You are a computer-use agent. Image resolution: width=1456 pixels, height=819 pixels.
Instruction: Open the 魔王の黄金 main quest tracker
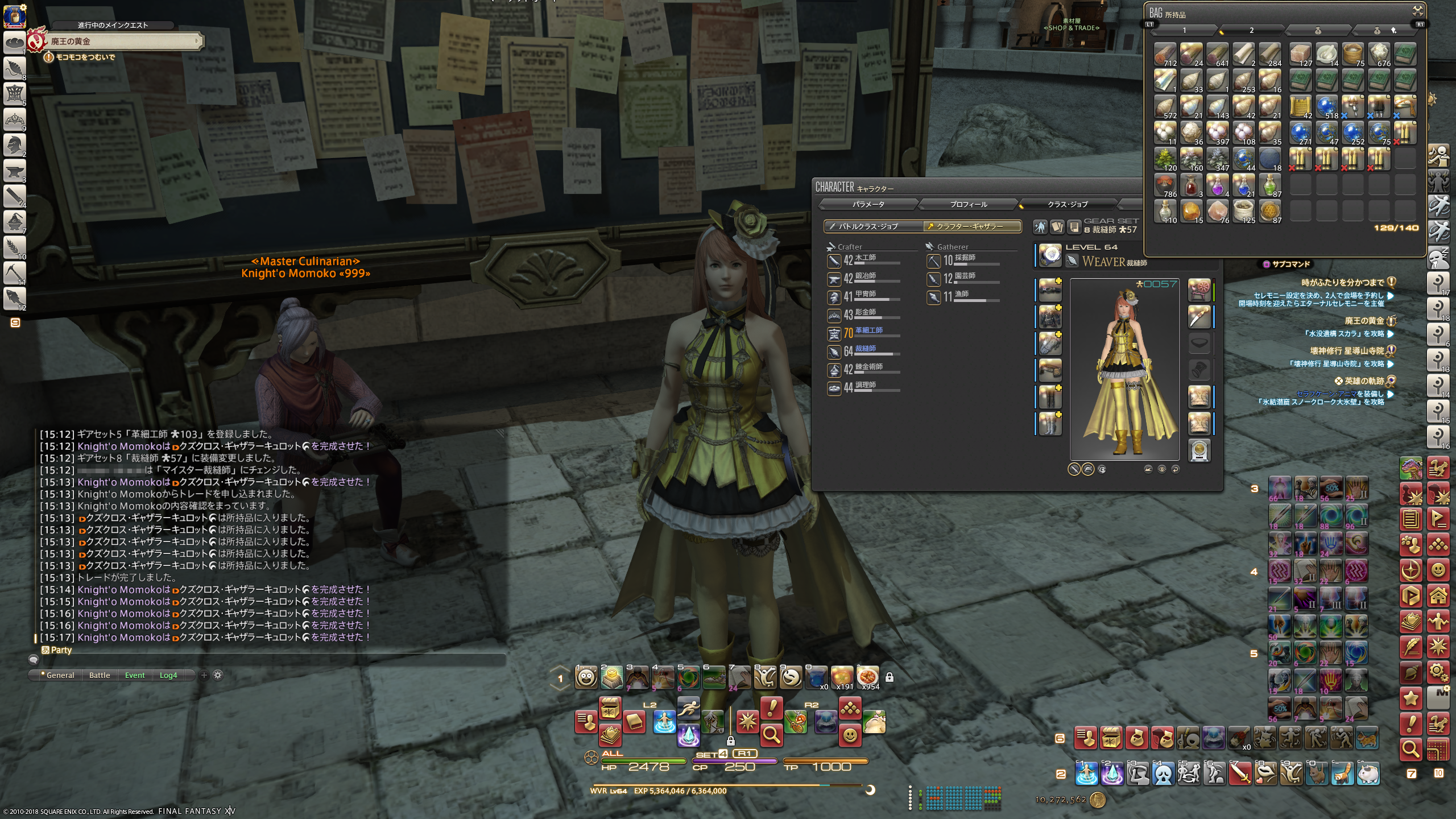[122, 42]
